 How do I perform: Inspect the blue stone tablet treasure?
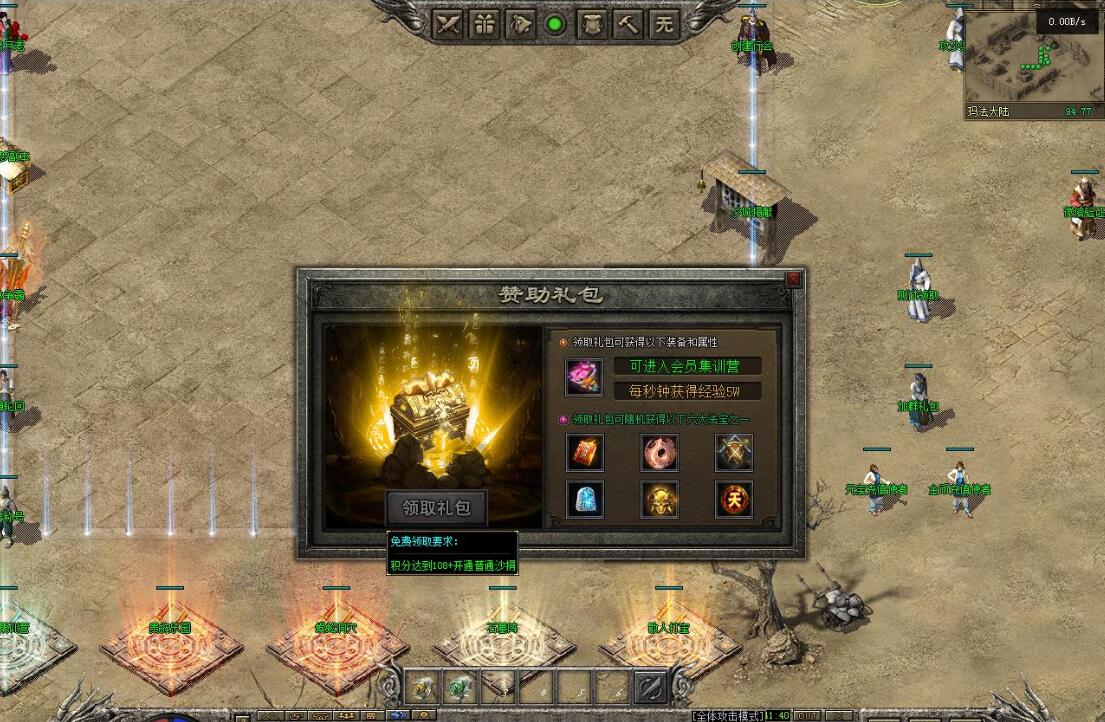click(585, 499)
